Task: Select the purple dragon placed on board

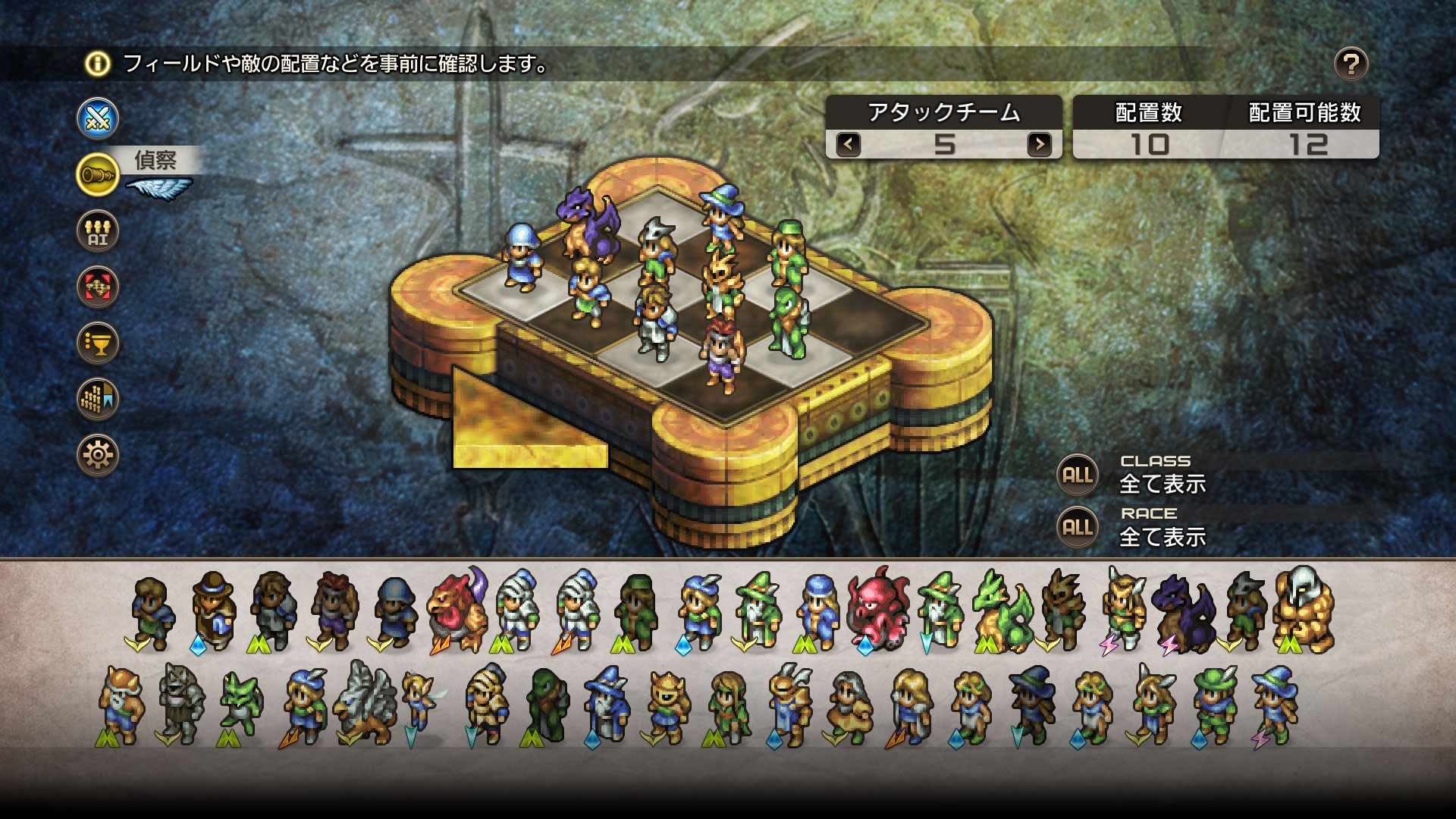Action: point(588,224)
